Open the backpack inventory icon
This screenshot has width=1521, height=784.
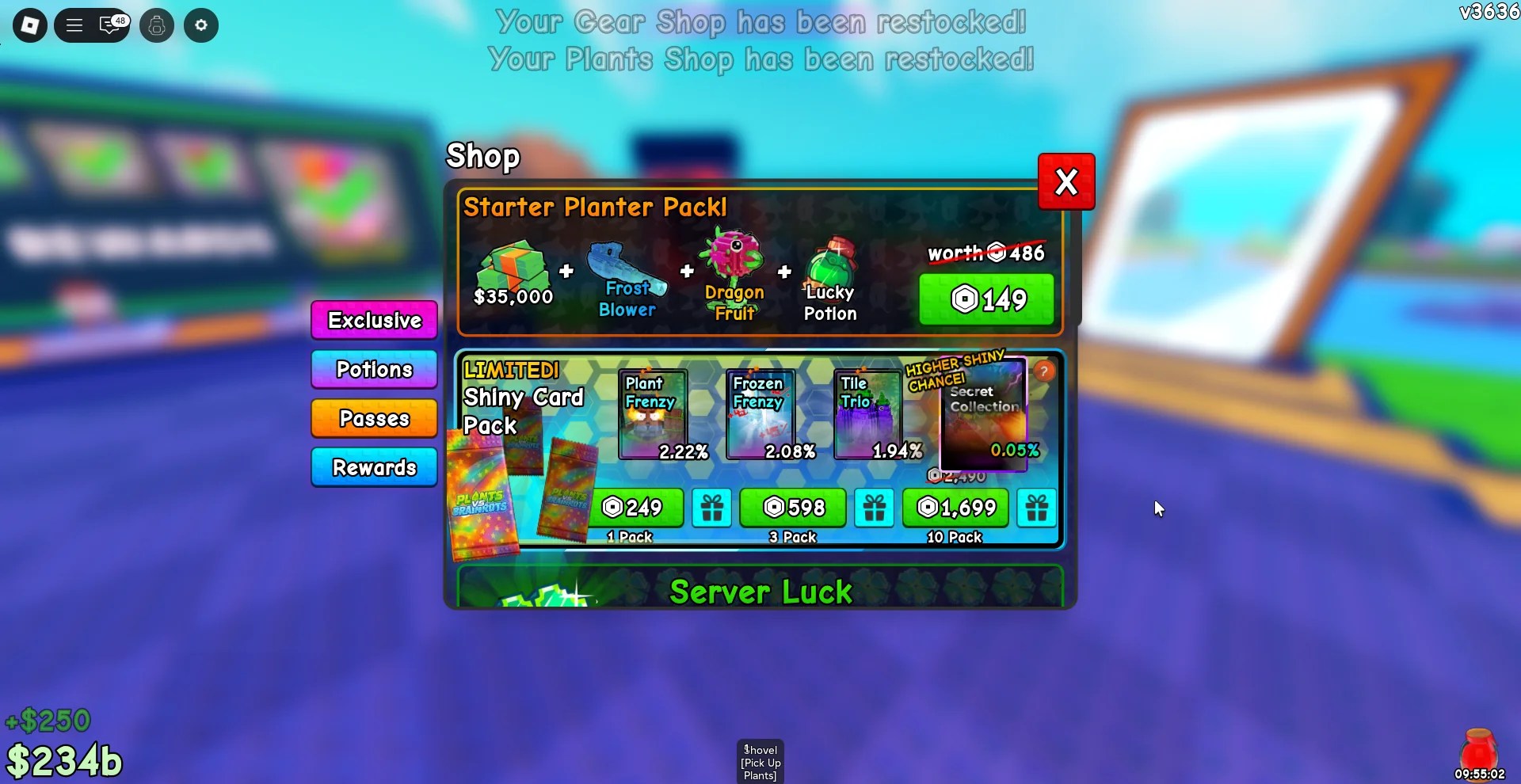156,25
